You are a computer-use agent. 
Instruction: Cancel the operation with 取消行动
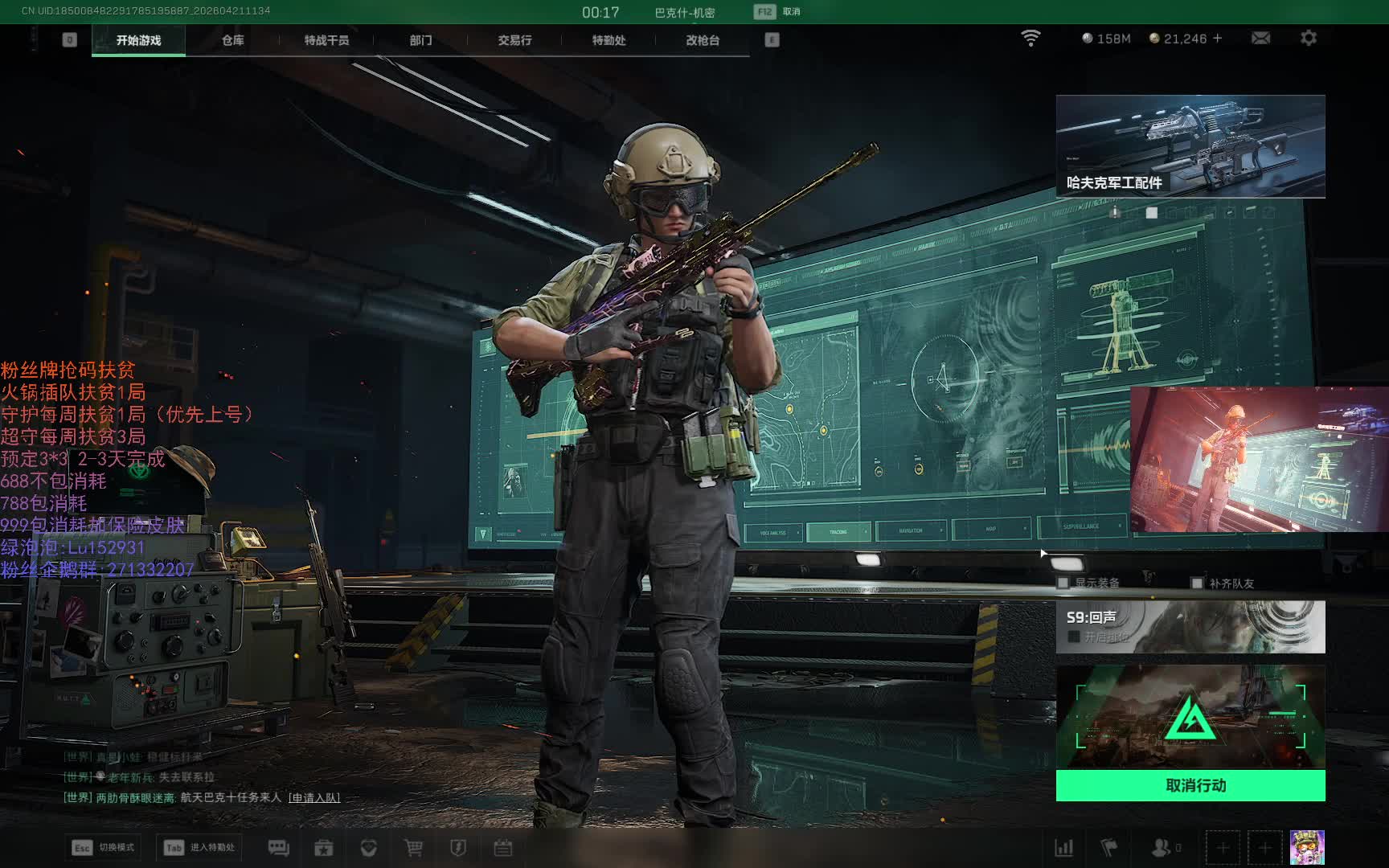(x=1190, y=785)
